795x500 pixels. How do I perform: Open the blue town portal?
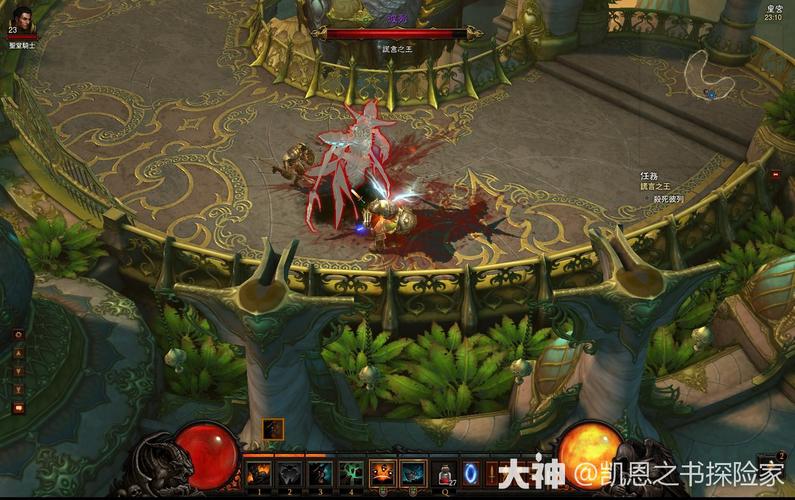(473, 473)
